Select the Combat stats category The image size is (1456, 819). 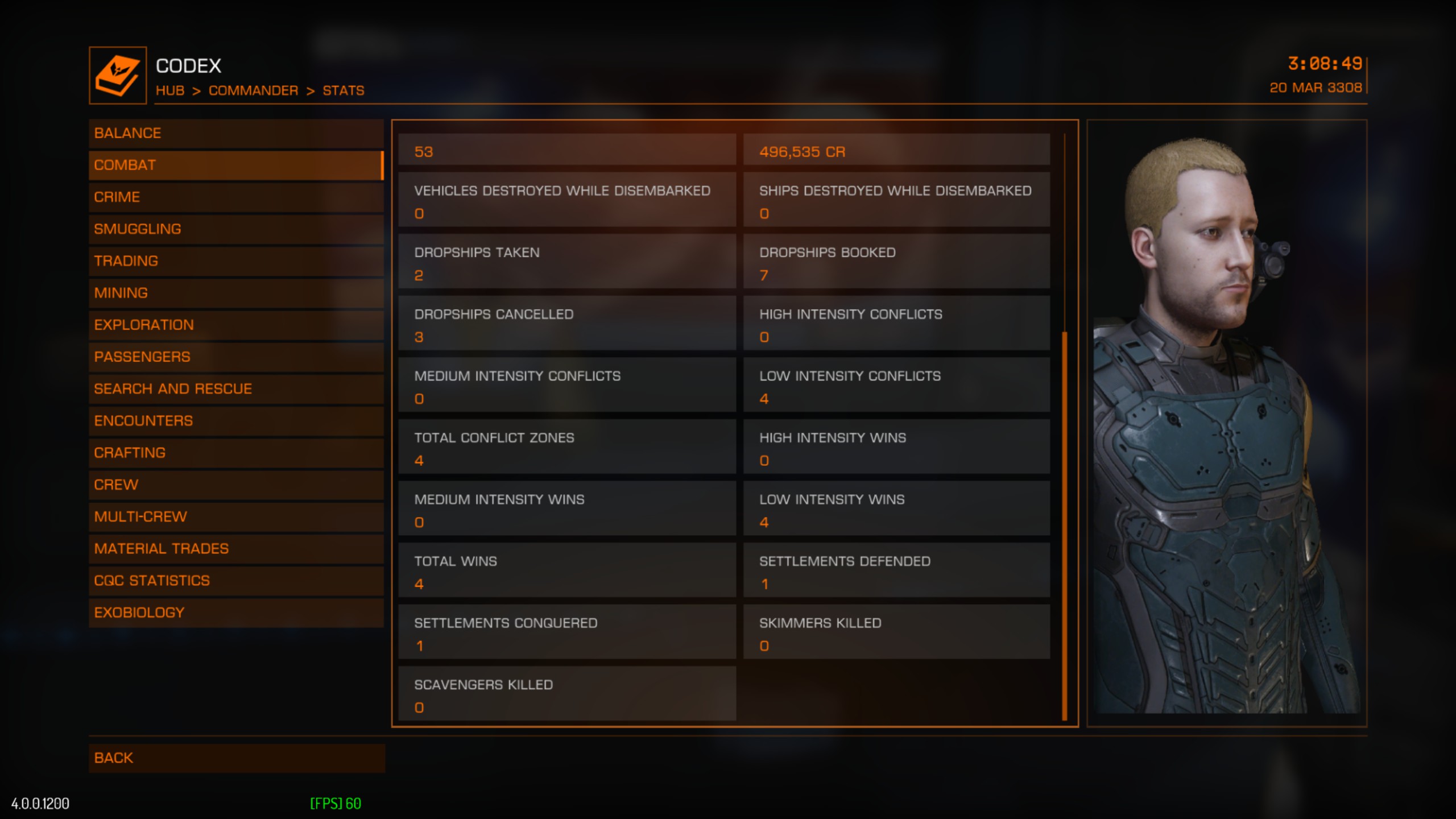pos(235,165)
